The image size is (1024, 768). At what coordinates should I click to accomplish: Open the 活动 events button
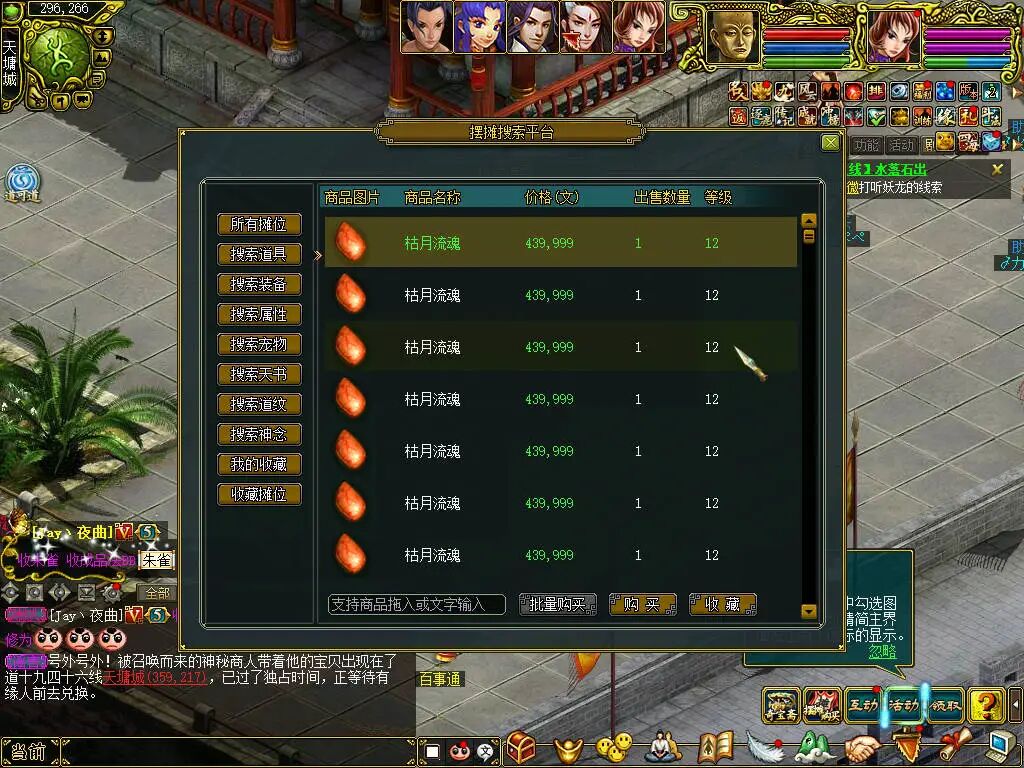click(x=904, y=705)
